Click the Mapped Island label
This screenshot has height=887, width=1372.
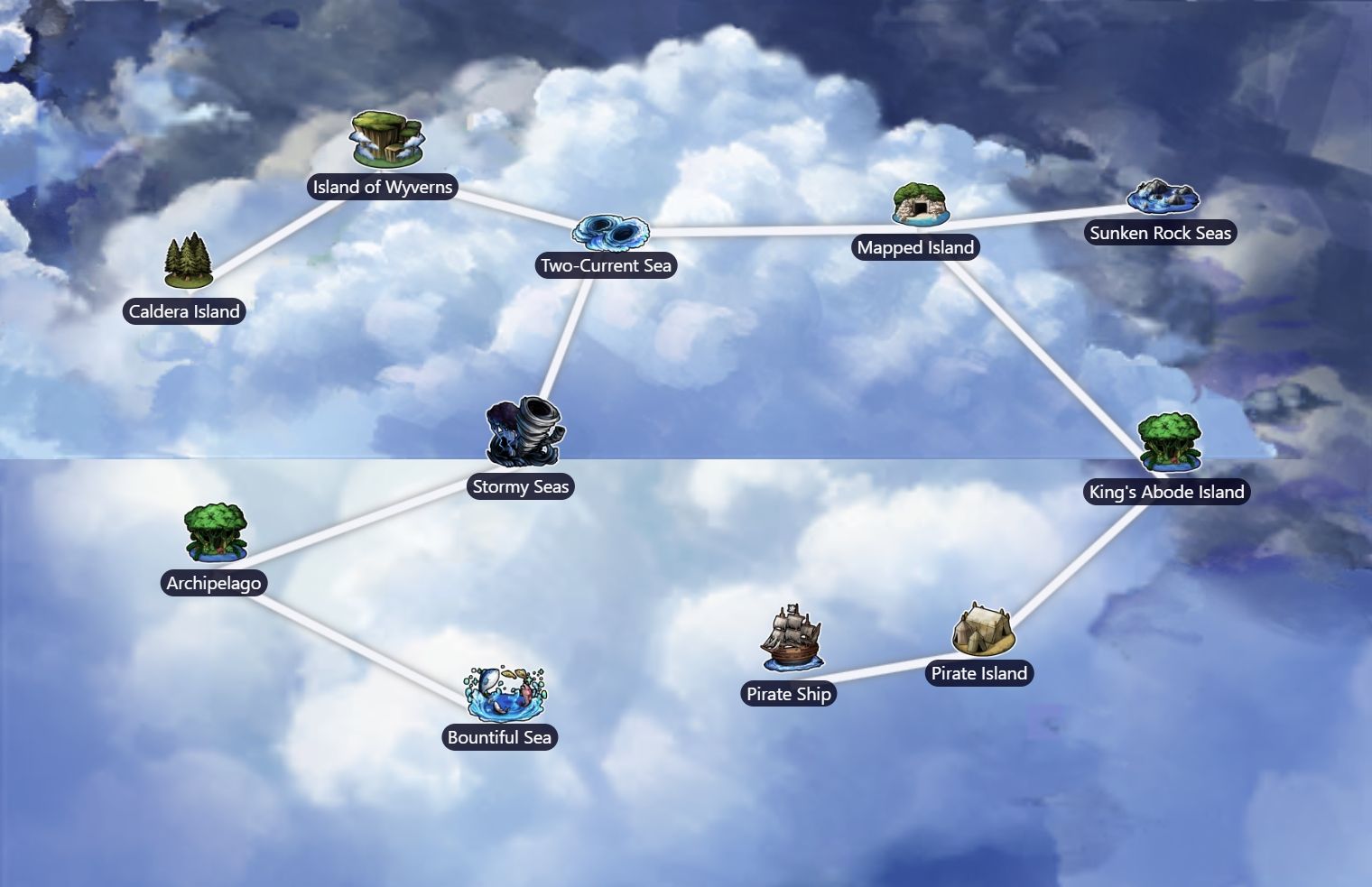[x=915, y=246]
